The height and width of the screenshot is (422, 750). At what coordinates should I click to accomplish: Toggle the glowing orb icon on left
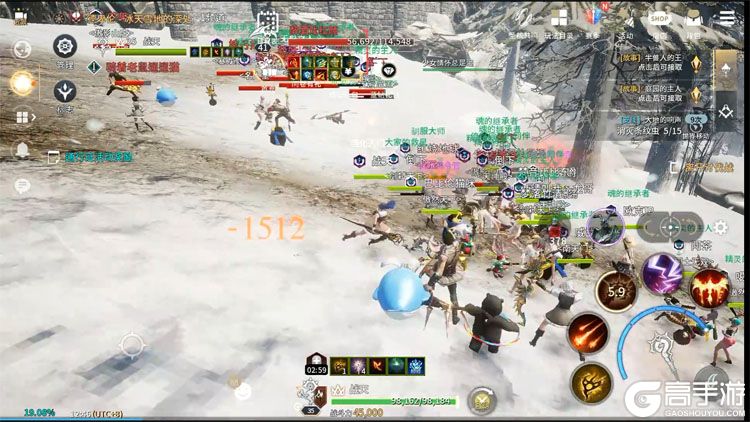[x=23, y=83]
